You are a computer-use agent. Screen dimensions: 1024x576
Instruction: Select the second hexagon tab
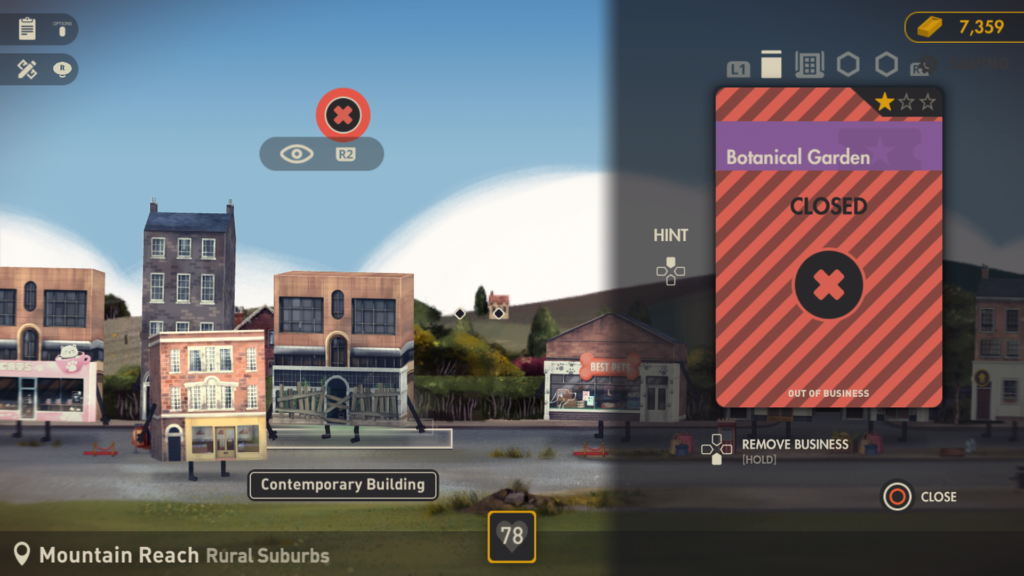(886, 65)
